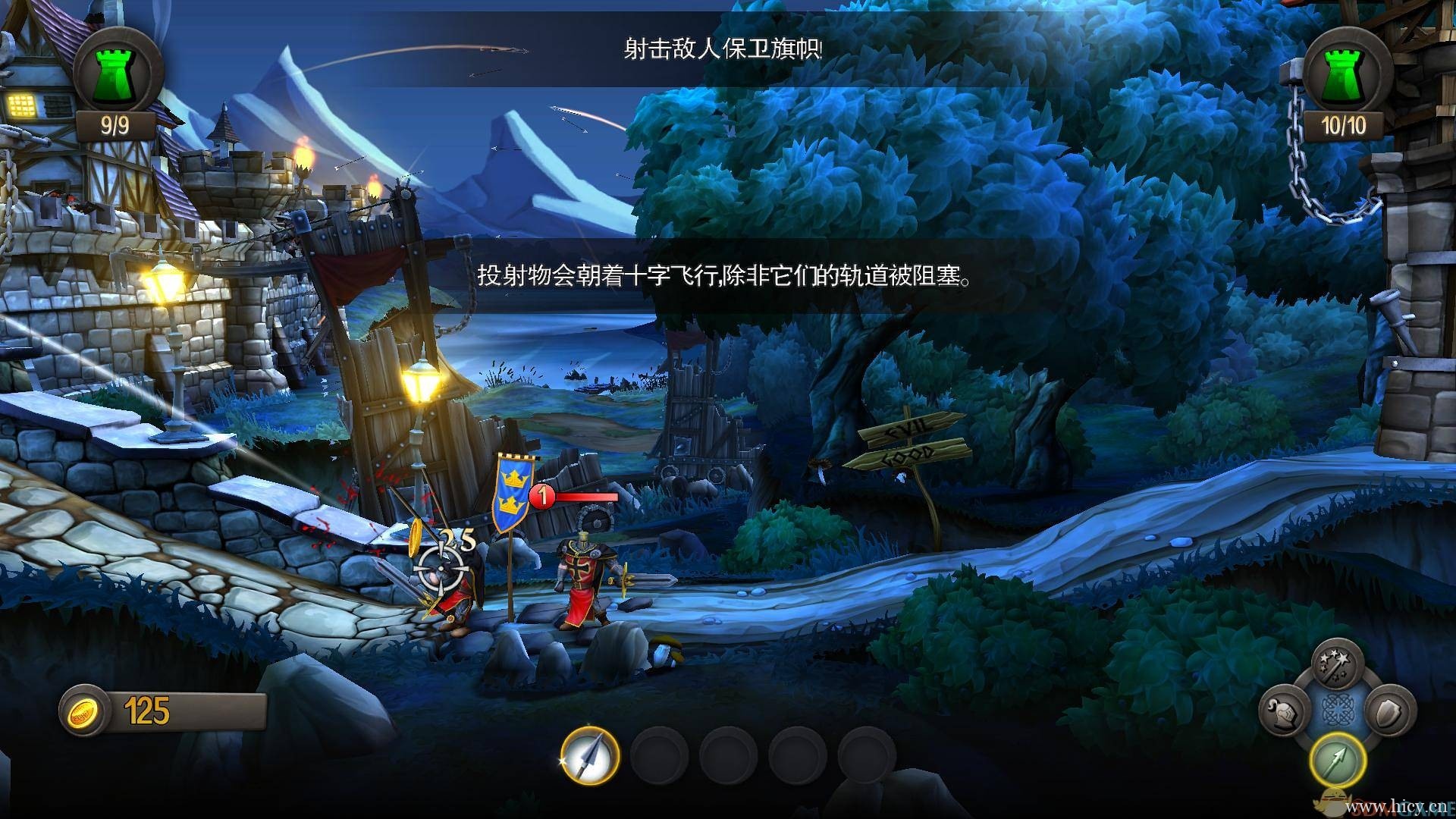1456x819 pixels.
Task: Select the arrowhead ammo slot
Action: [x=590, y=755]
